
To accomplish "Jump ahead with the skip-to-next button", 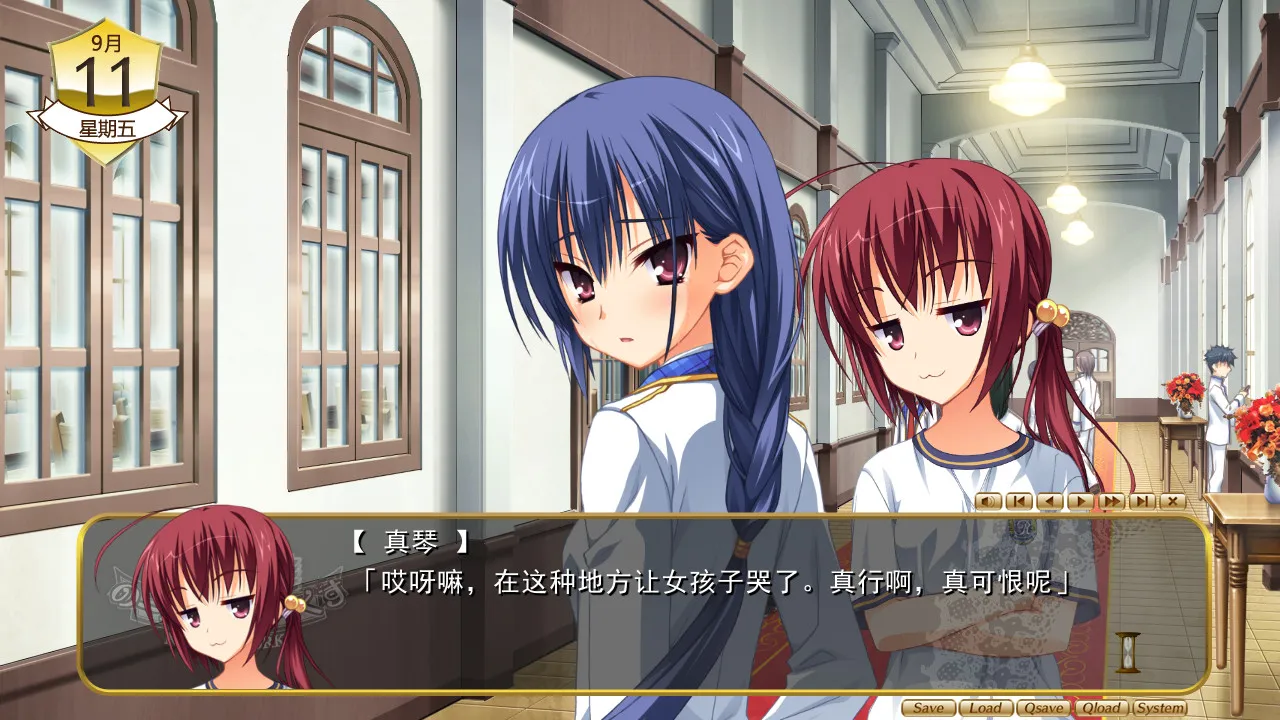I will point(1142,501).
